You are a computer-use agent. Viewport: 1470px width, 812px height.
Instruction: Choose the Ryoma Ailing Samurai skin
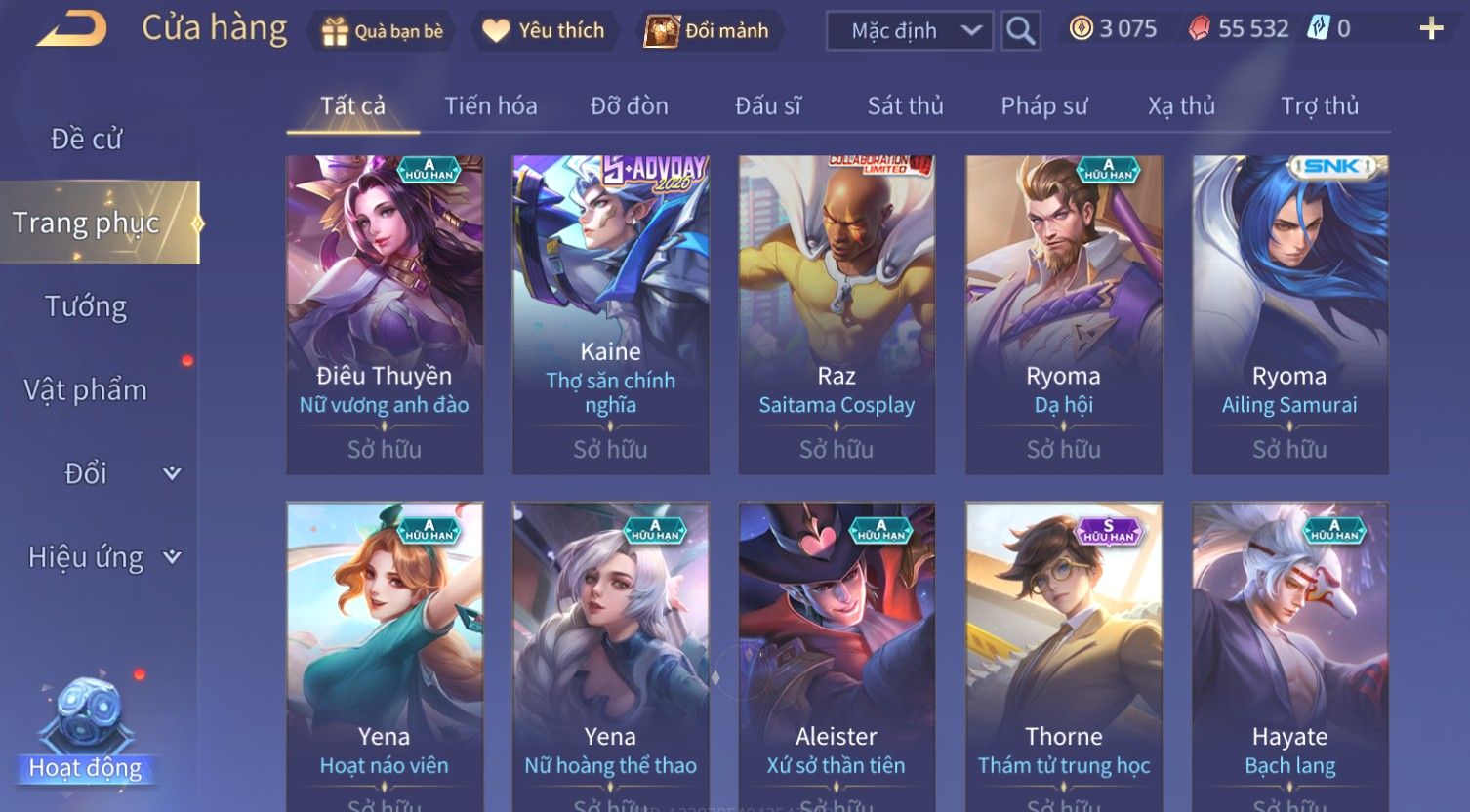[x=1289, y=314]
